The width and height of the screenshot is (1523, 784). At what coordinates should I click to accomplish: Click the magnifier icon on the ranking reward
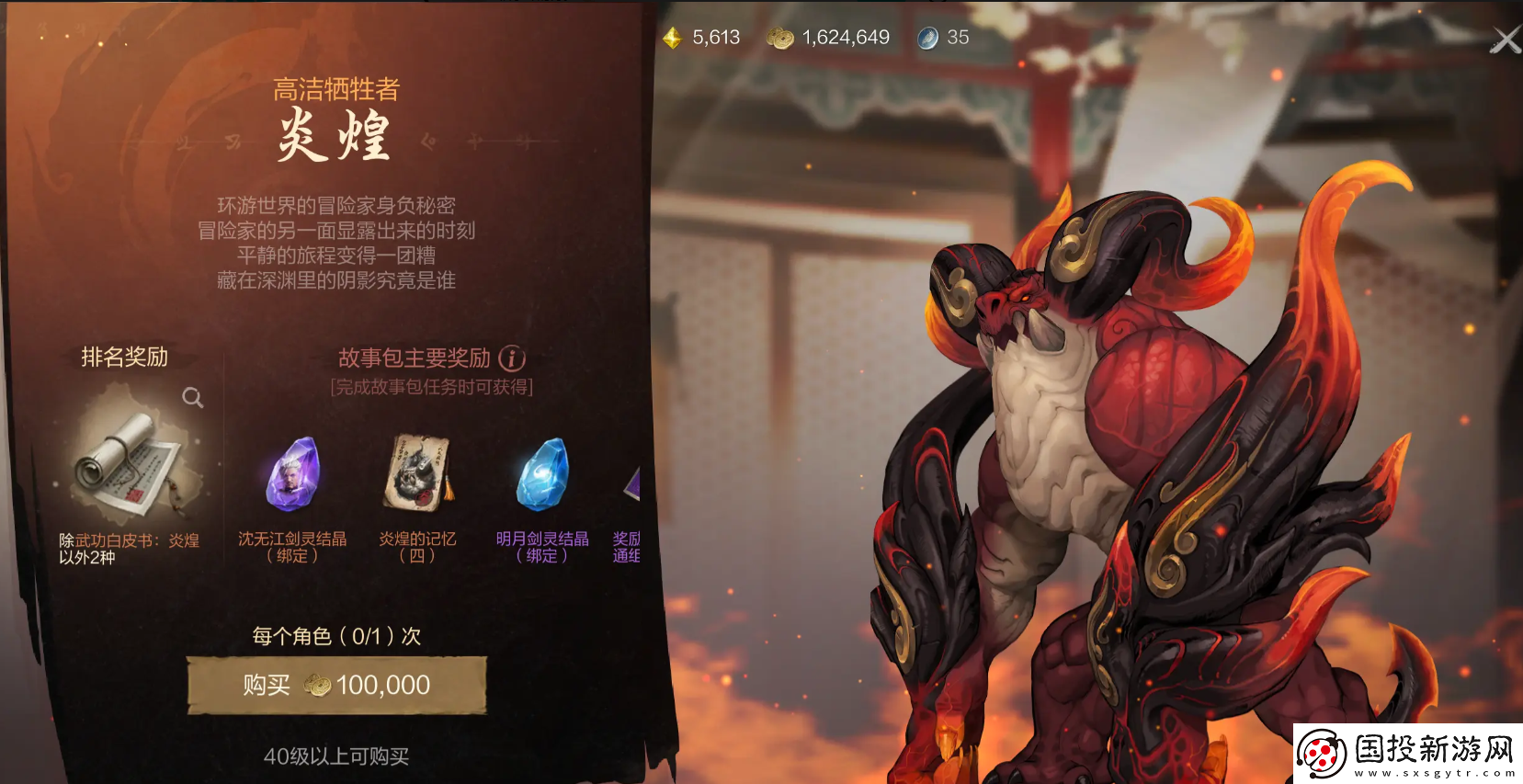point(191,398)
